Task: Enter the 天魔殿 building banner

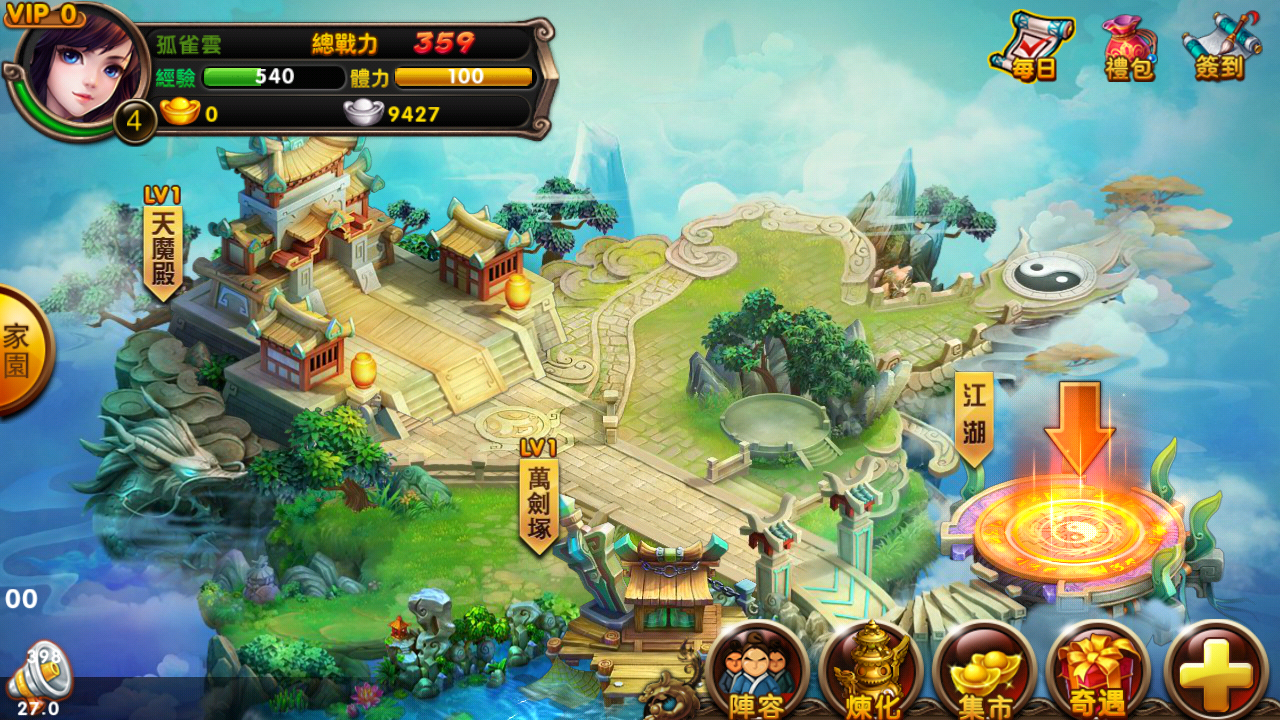Action: [x=162, y=244]
